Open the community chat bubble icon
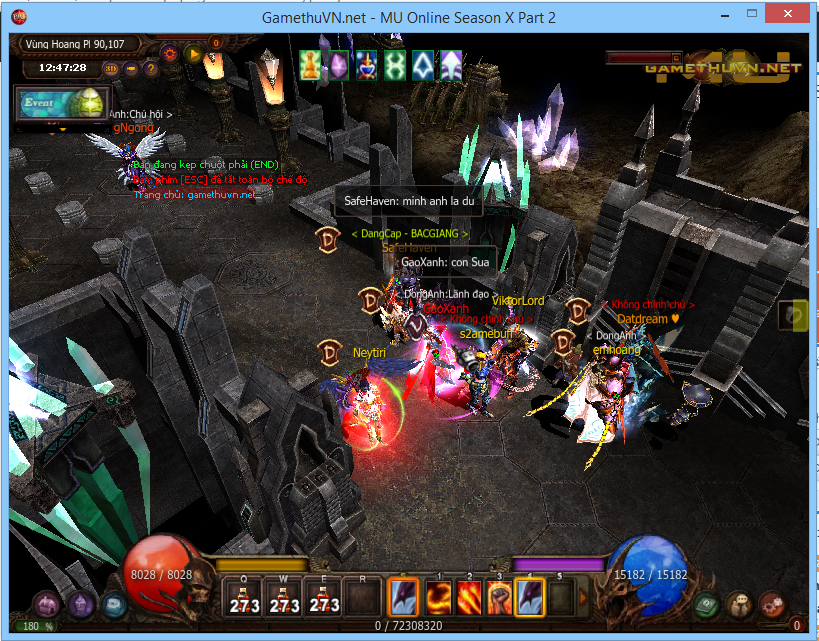The width and height of the screenshot is (819, 641). point(739,604)
